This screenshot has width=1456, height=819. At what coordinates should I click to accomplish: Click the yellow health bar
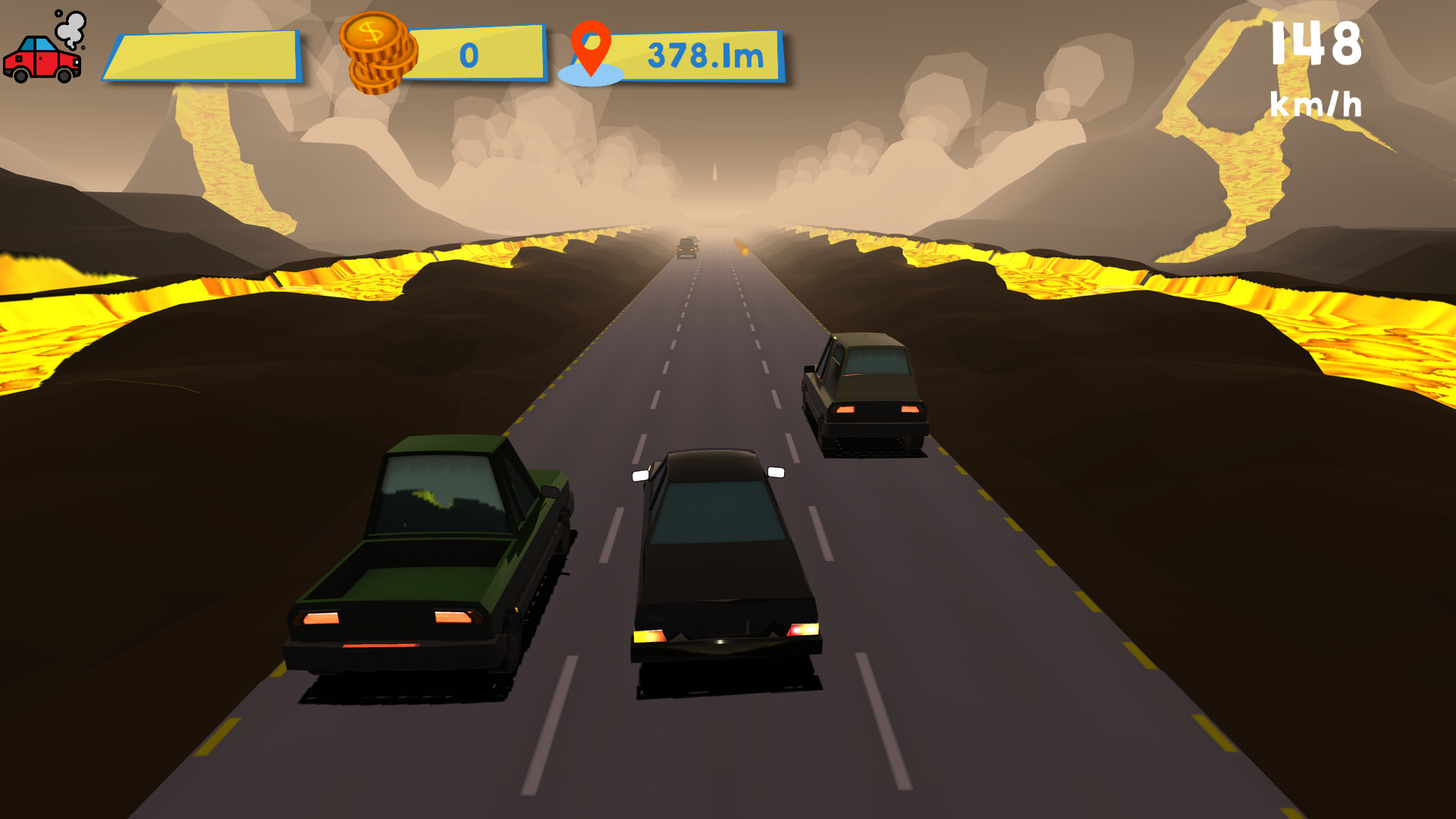pos(205,55)
